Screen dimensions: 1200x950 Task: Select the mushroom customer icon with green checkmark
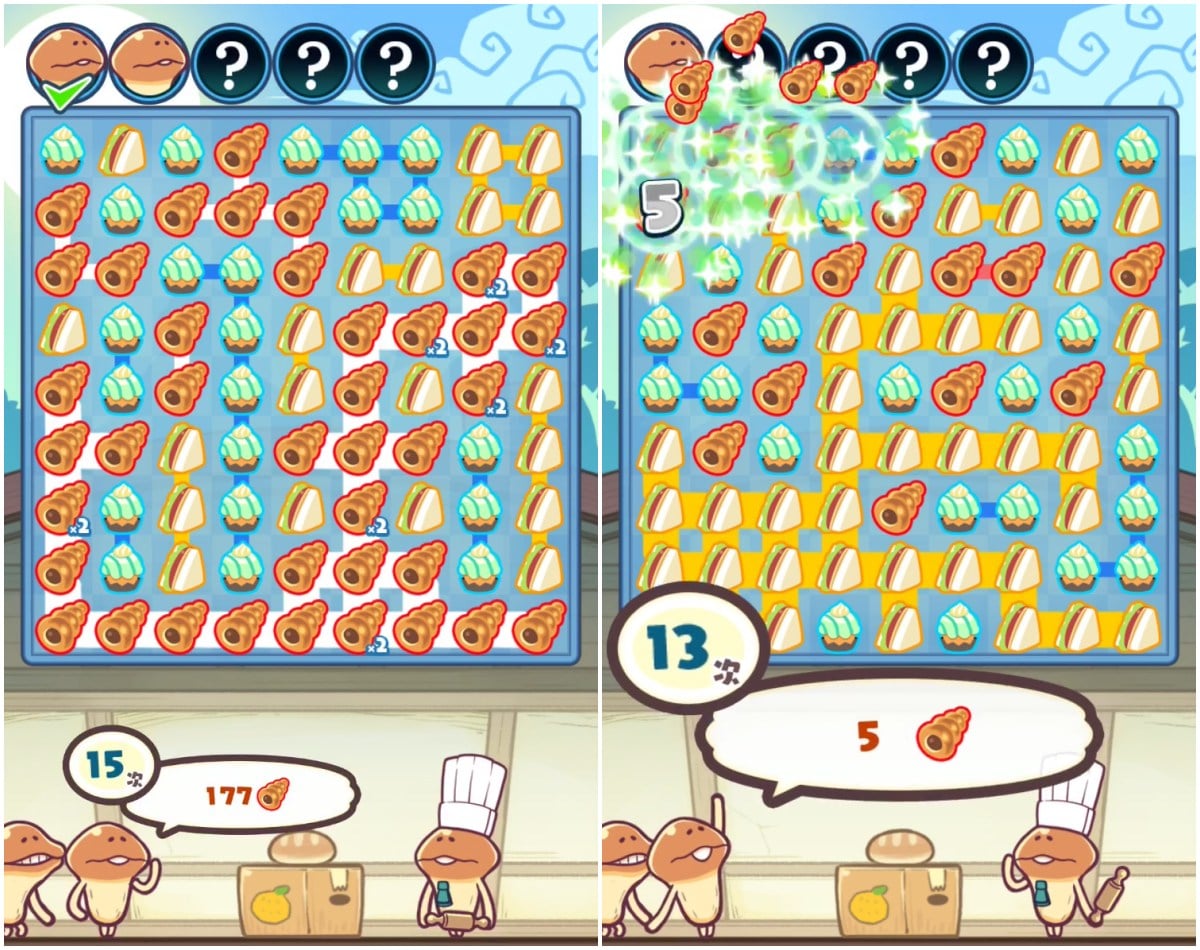coord(66,62)
